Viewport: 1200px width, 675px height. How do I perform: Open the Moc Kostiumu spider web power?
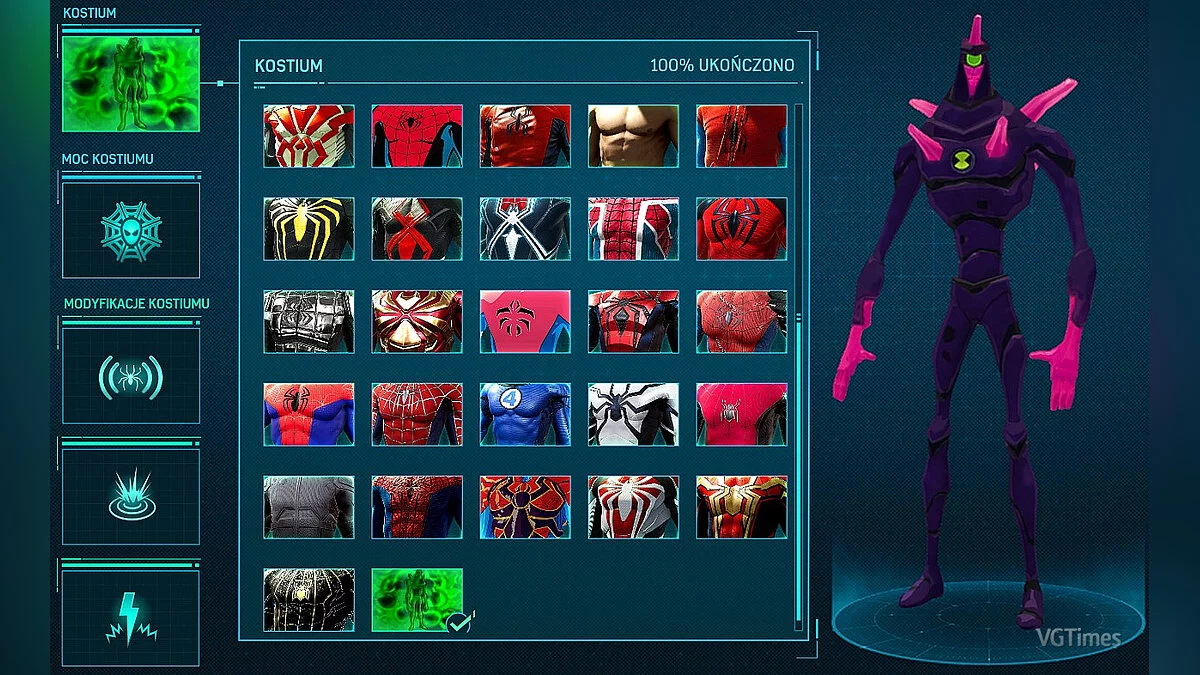click(x=130, y=230)
